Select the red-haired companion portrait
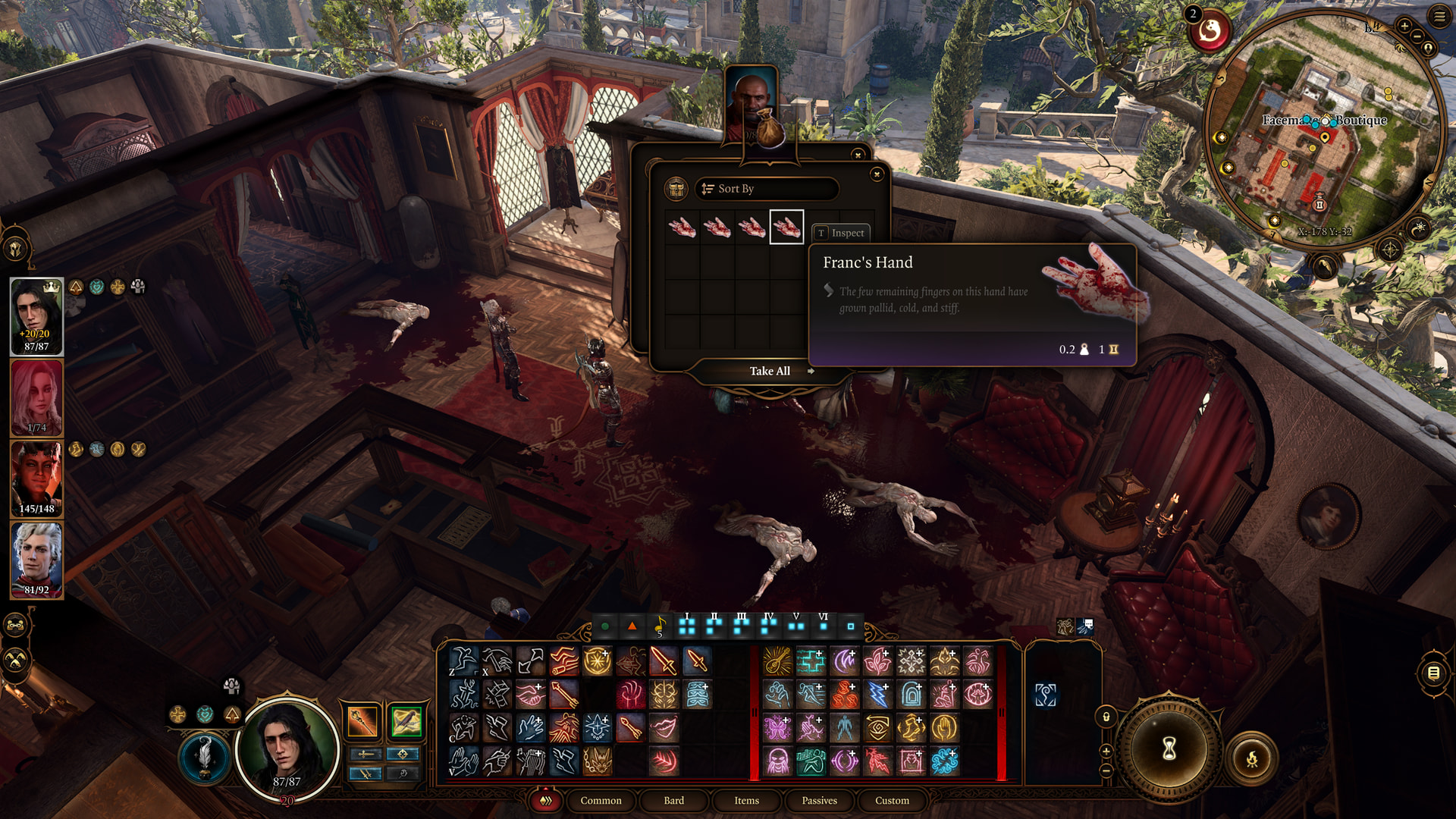Screen dimensions: 1456x819 tap(36, 397)
